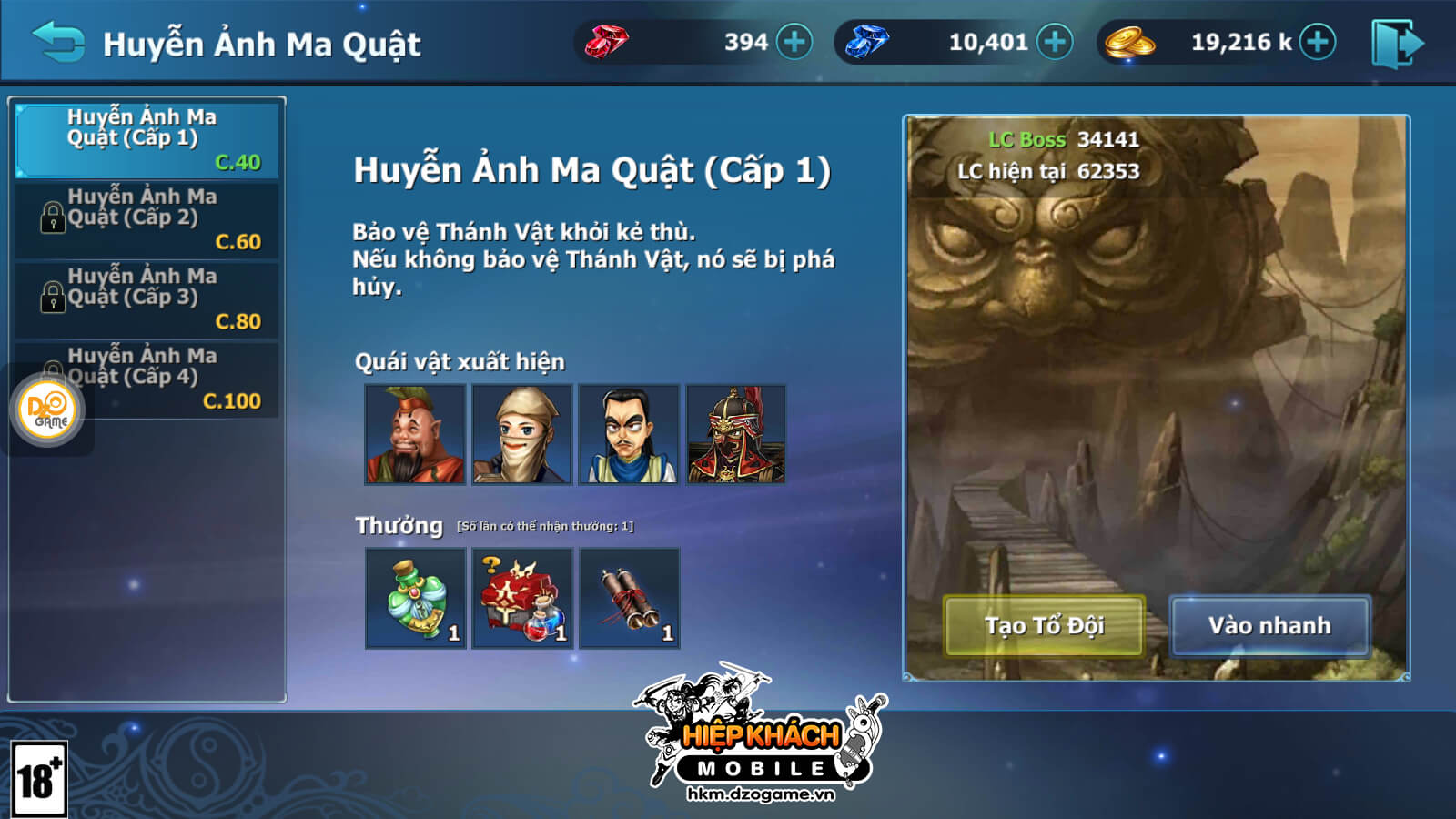Open the DzoGame floating overlay button

coord(50,410)
